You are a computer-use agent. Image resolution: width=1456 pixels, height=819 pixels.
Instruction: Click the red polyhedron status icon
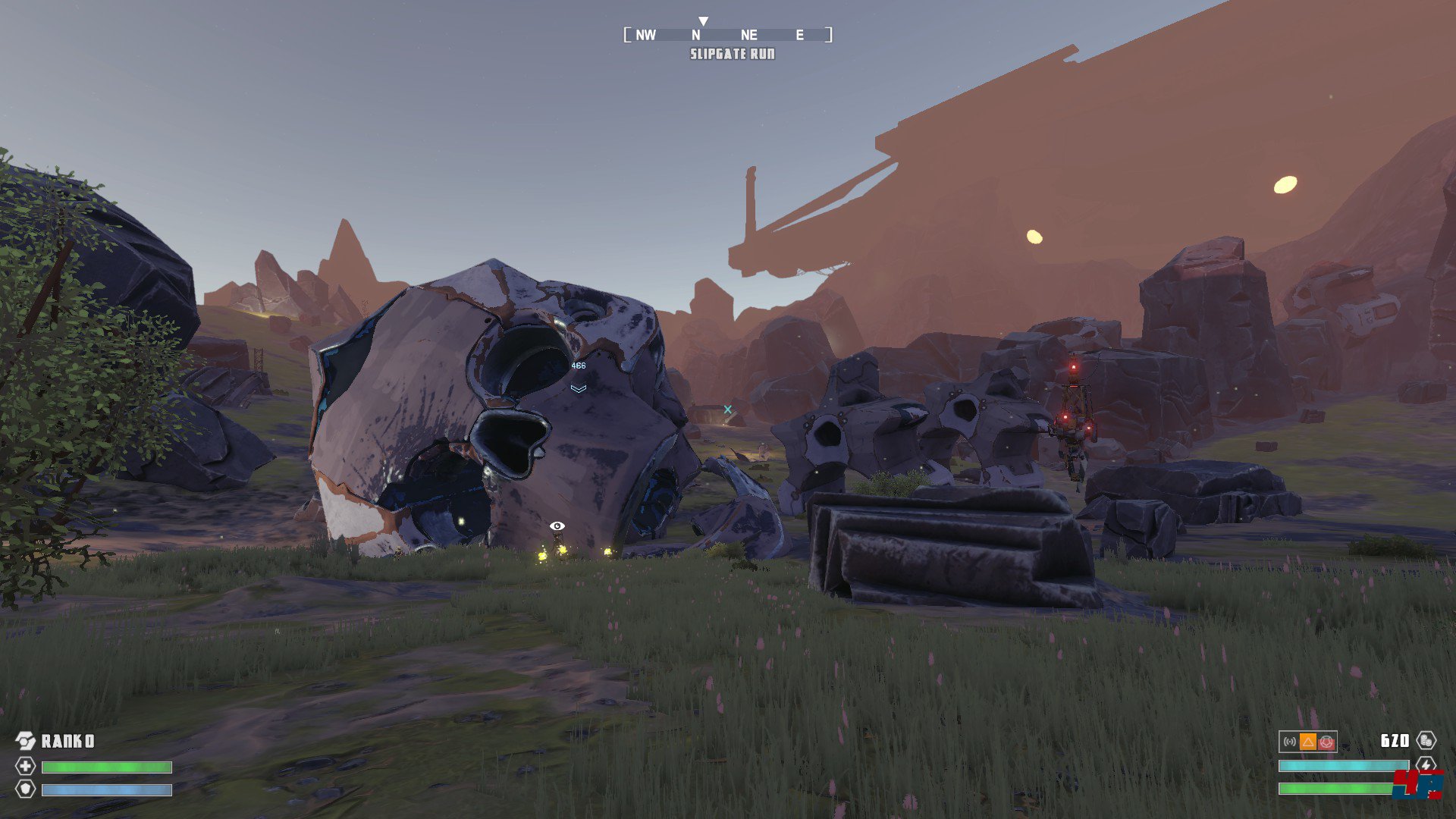tap(1326, 742)
